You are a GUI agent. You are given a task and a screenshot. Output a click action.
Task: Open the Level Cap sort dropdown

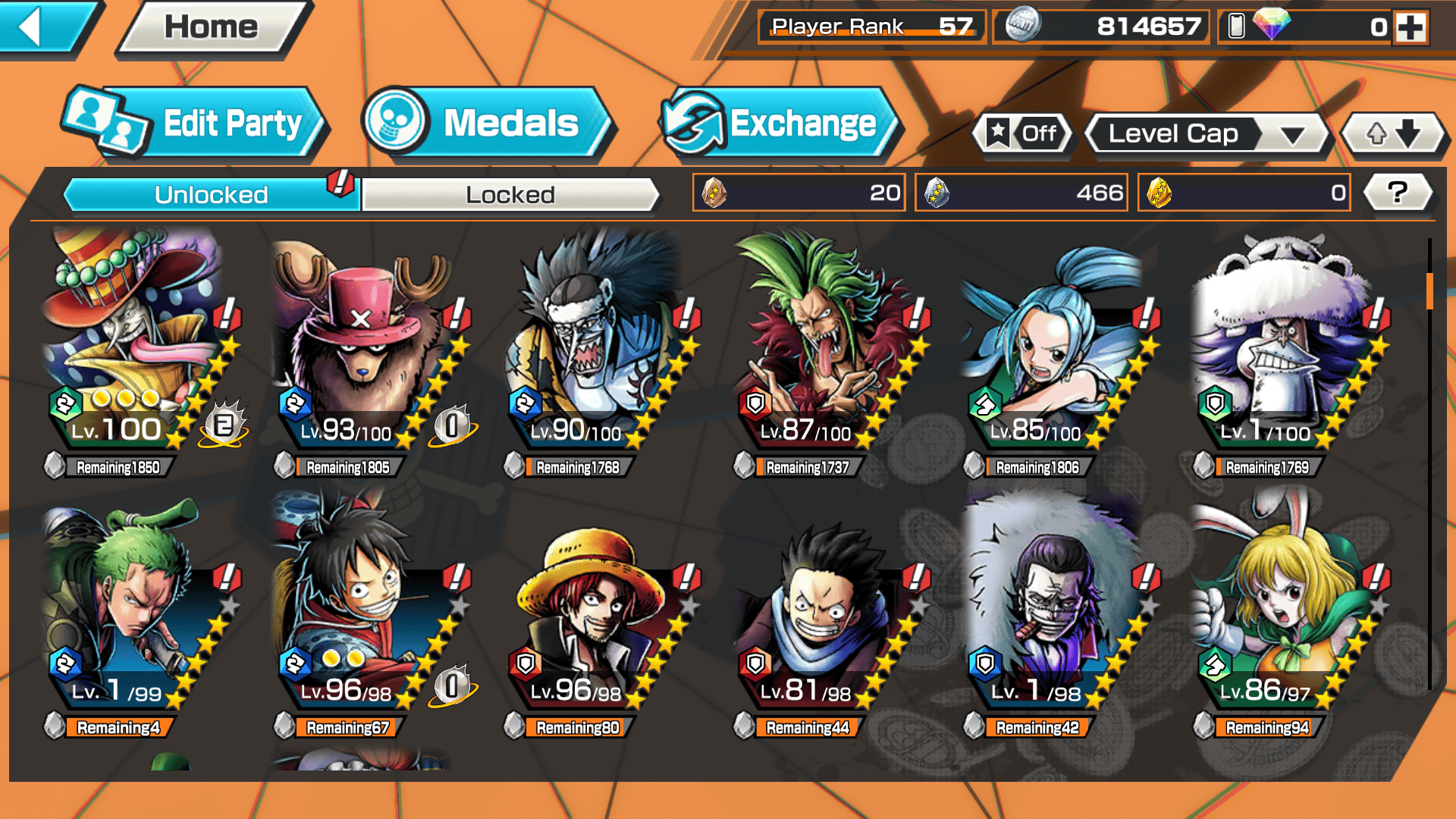(1207, 134)
